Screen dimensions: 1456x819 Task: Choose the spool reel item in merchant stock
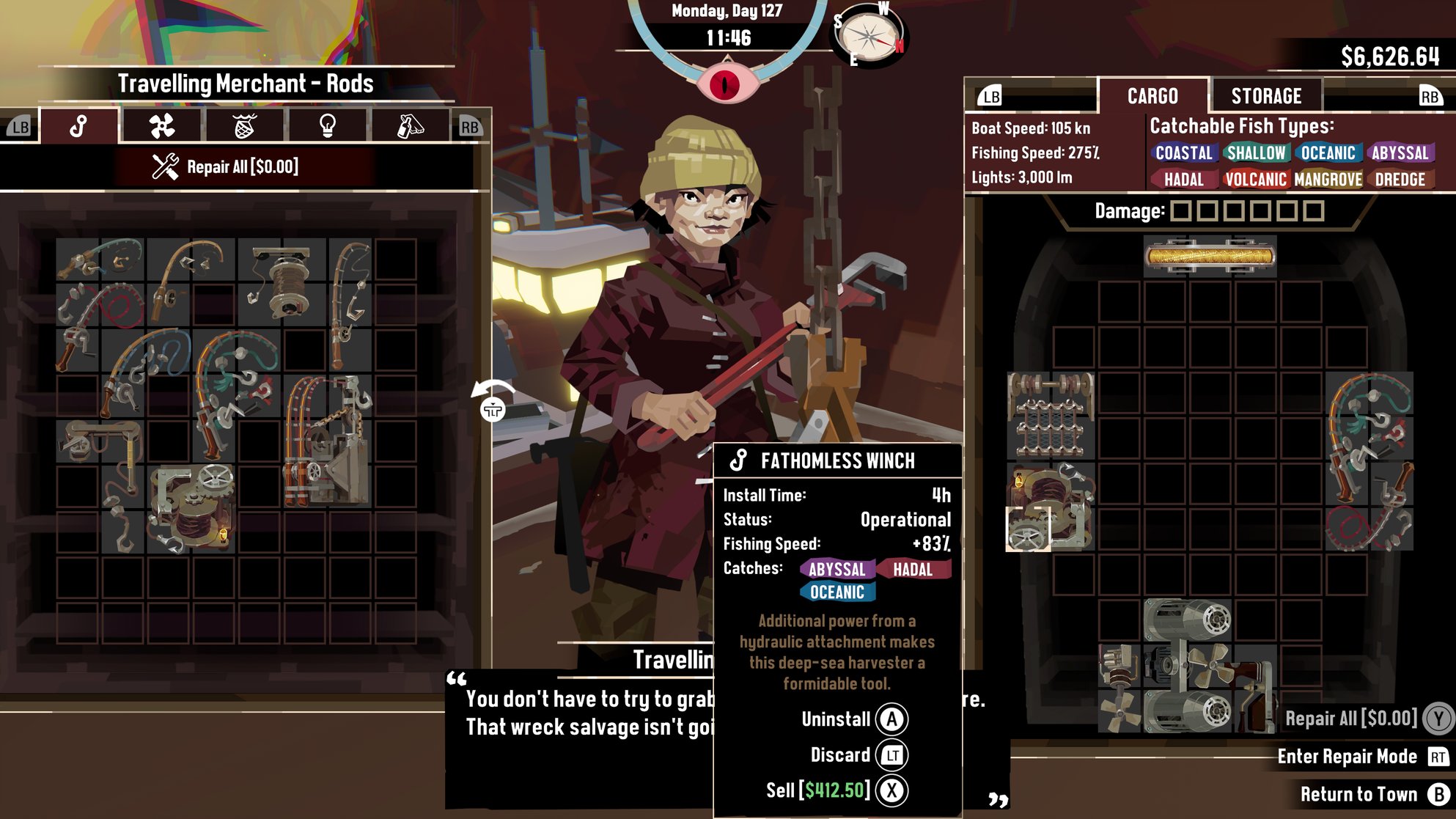[282, 282]
